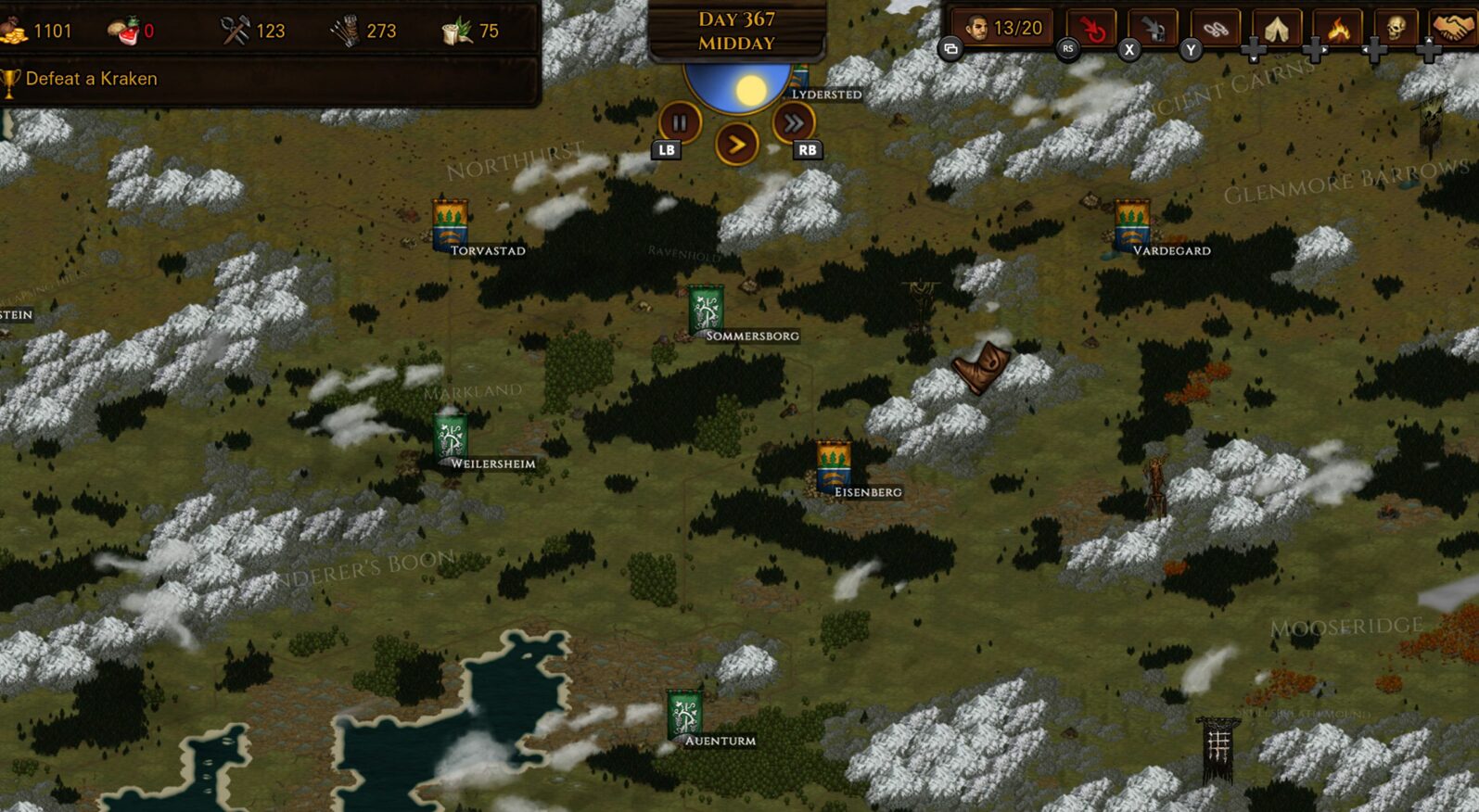Select the 'Defeat a Kraken' objective

pyautogui.click(x=91, y=79)
